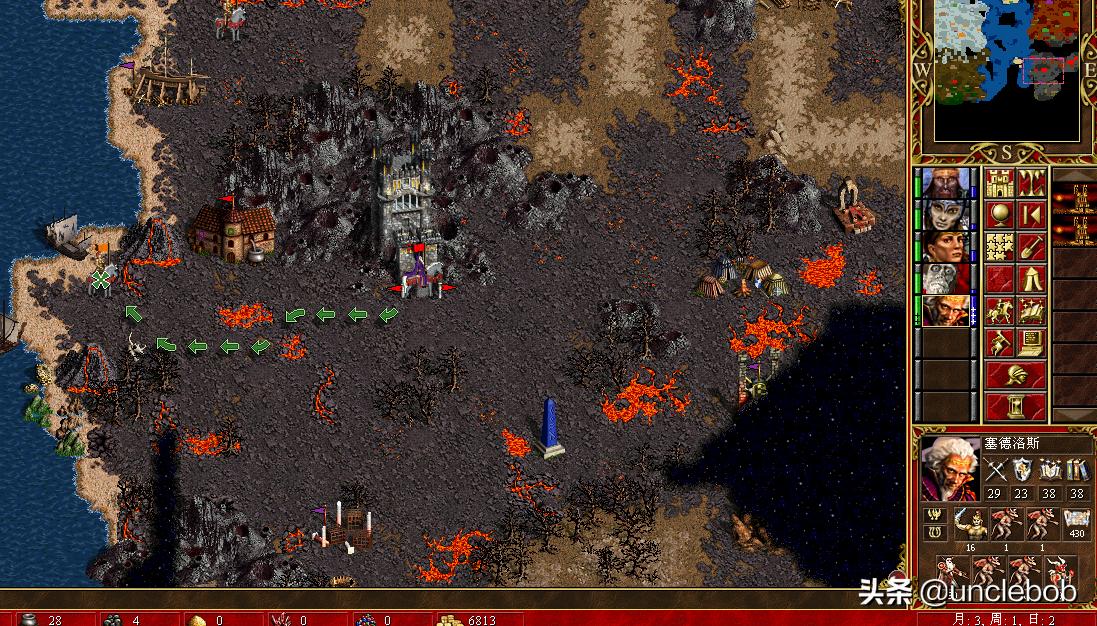Select the brown-haired woman hero portrait

coord(943,246)
